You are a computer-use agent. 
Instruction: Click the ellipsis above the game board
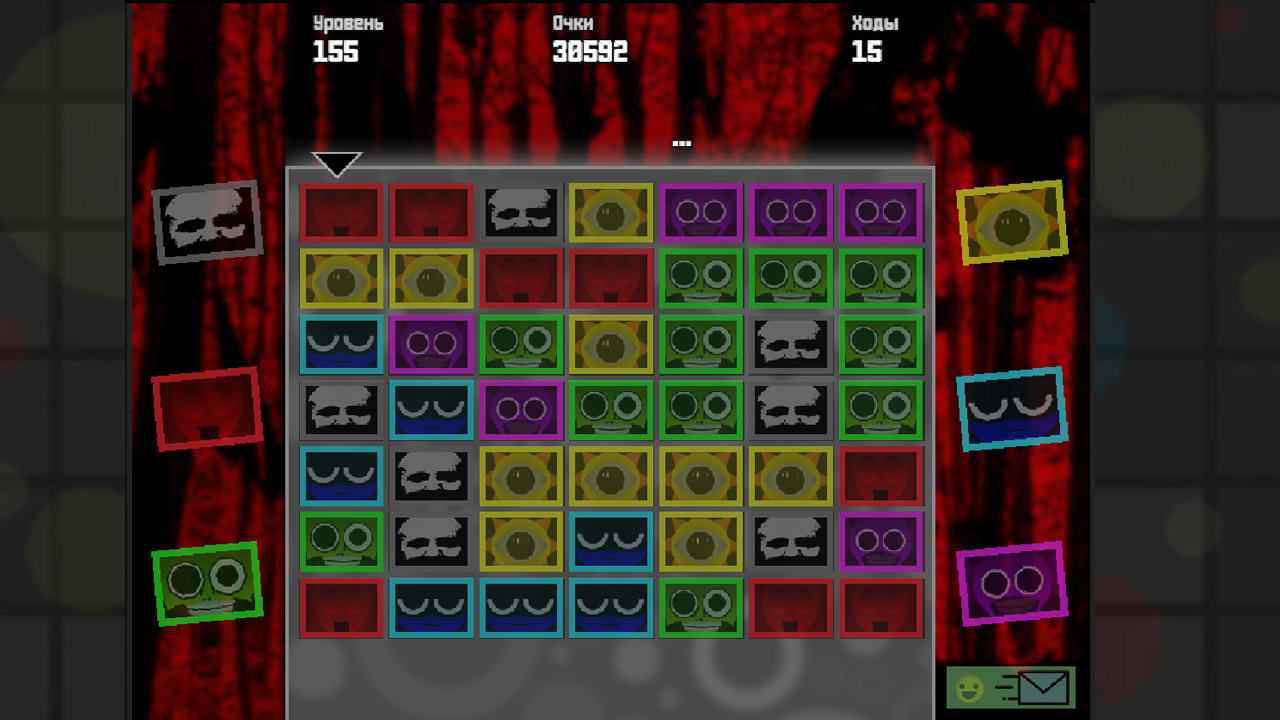tap(681, 142)
